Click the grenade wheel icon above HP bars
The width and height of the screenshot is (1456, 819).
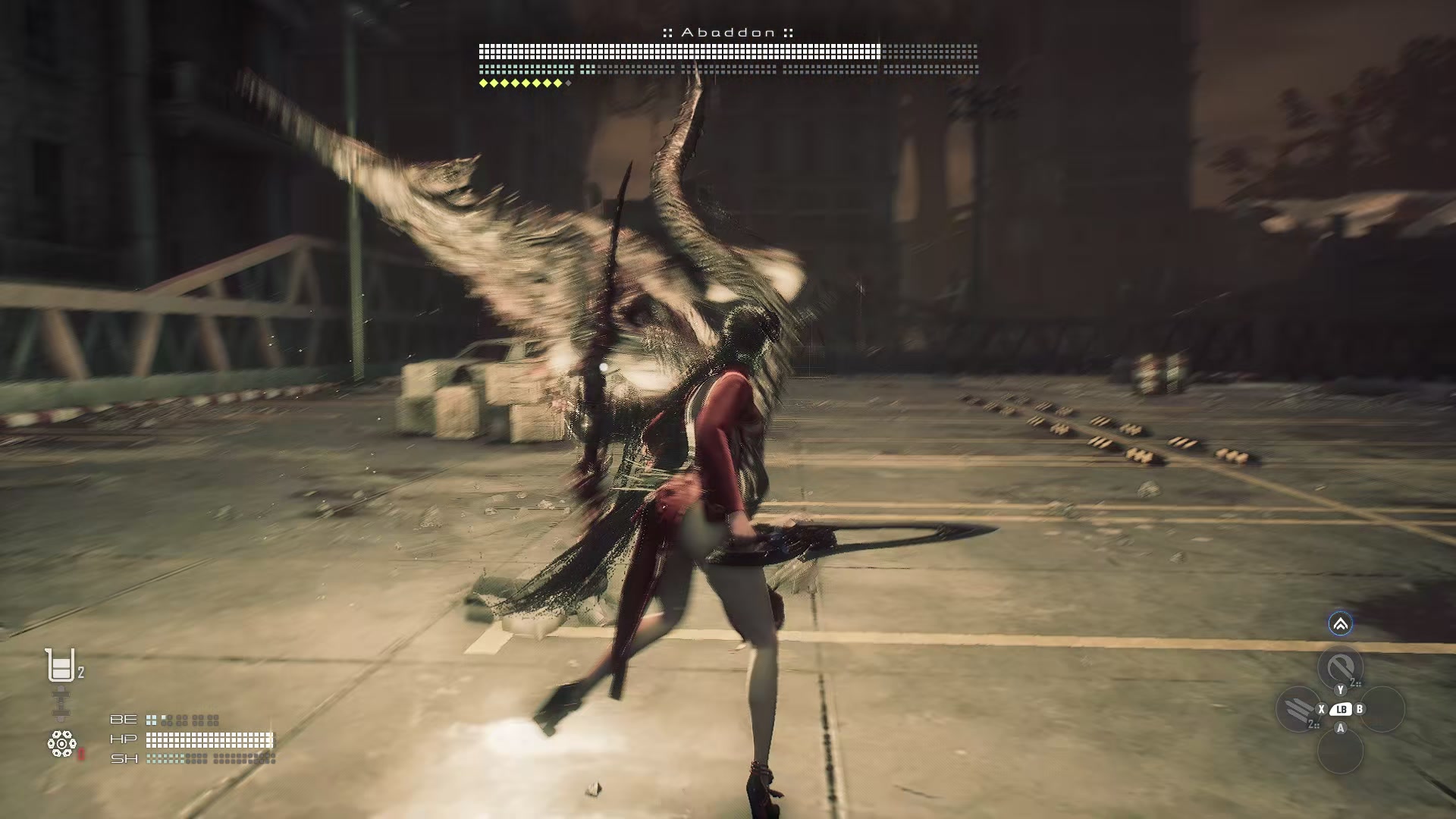[x=61, y=743]
